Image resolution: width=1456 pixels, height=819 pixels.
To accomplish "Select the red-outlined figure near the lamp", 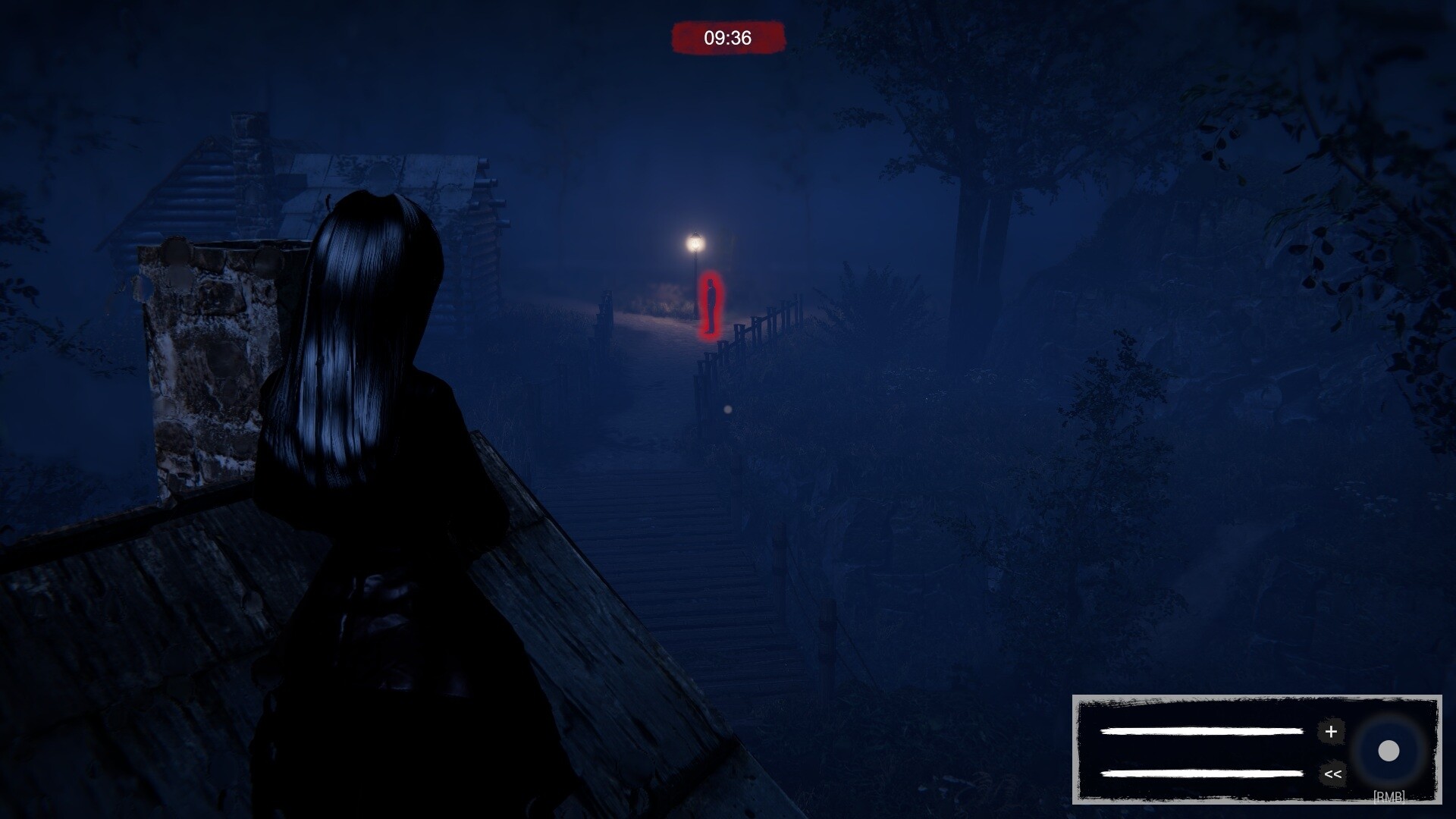I will (x=710, y=303).
